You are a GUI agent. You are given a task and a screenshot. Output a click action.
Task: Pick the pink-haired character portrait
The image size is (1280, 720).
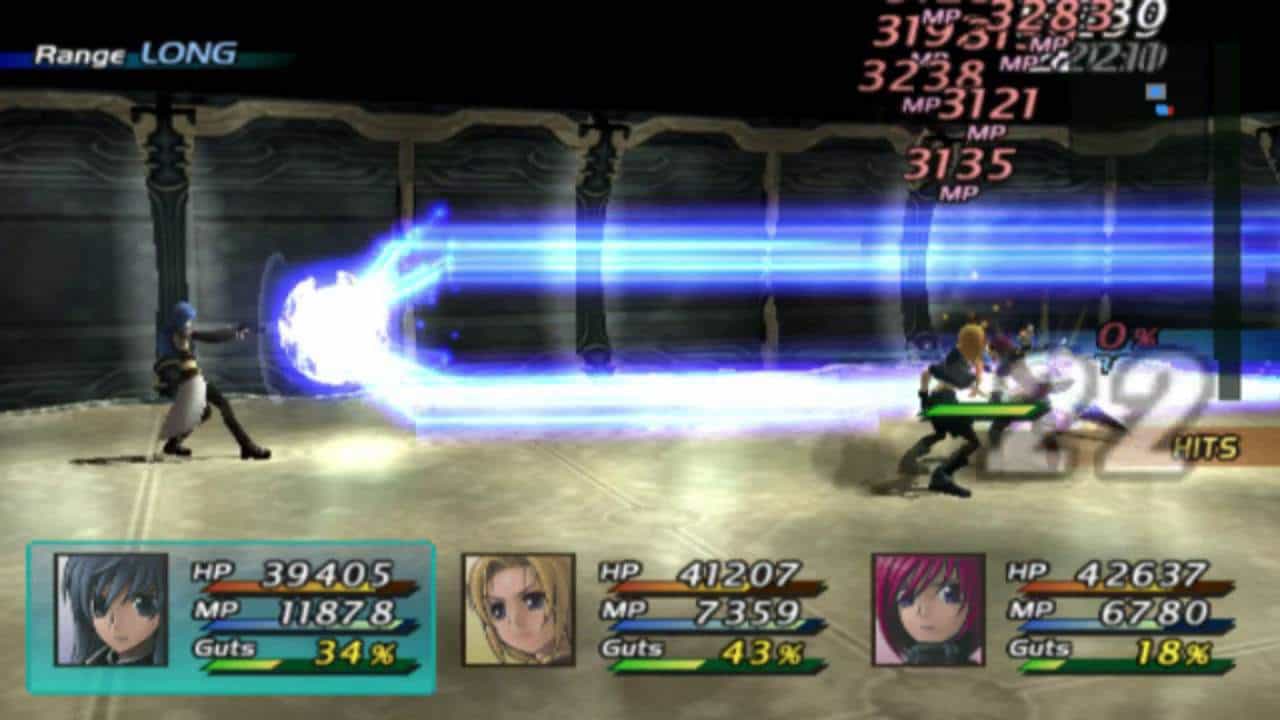tap(928, 610)
